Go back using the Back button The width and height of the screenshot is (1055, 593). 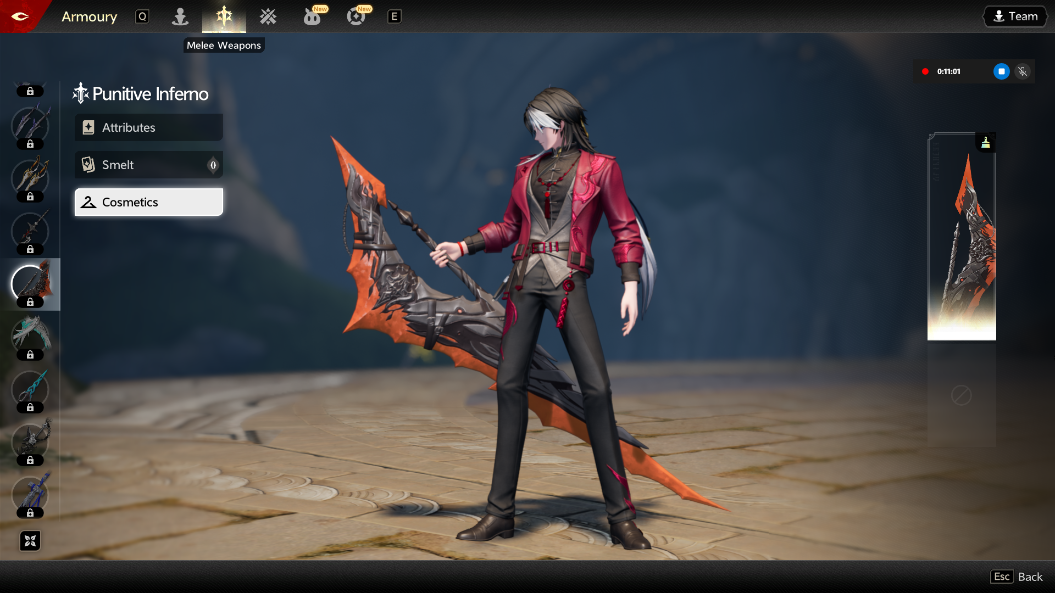(x=1017, y=577)
